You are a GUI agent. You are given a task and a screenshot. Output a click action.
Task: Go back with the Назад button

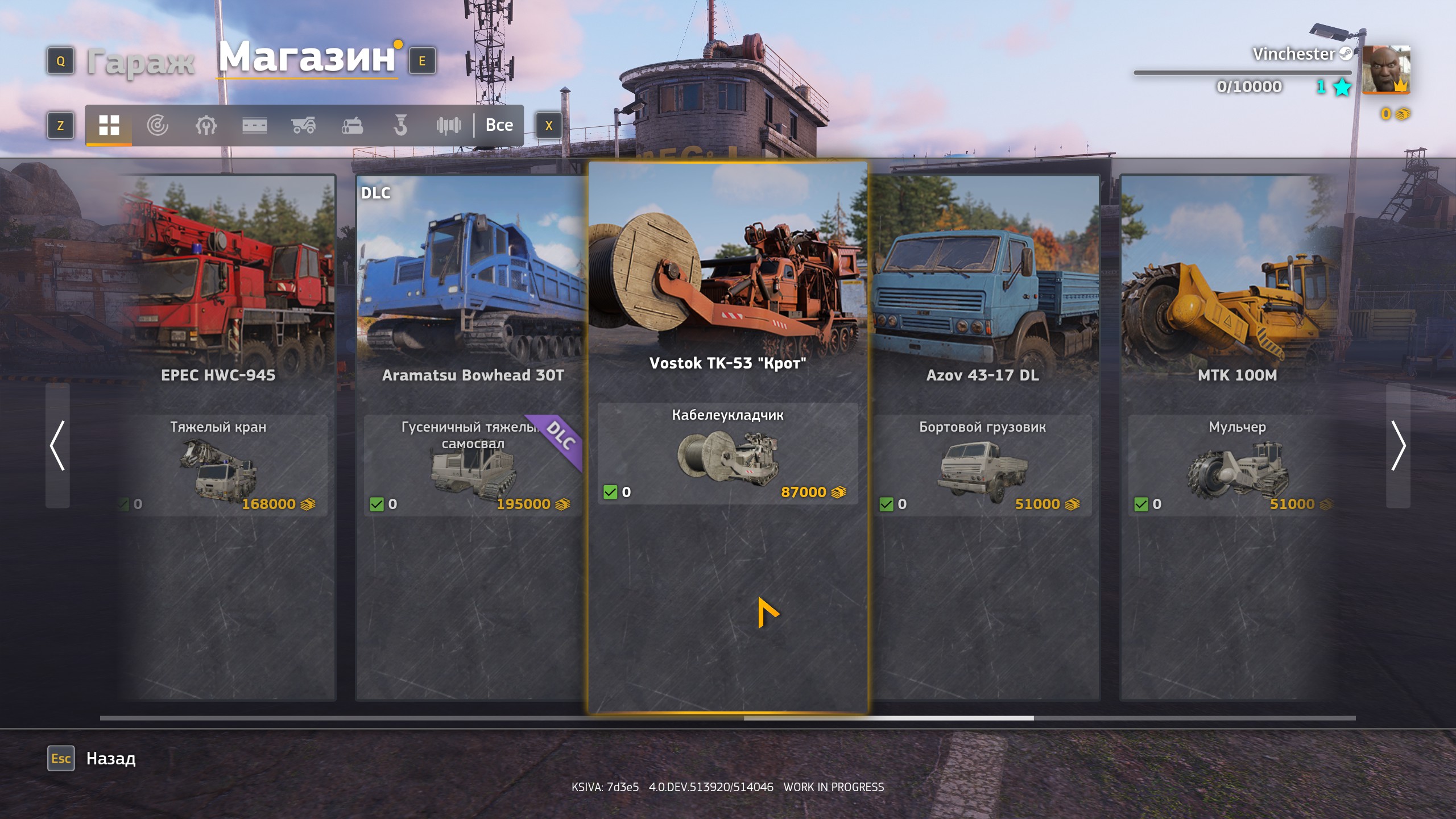click(x=110, y=759)
